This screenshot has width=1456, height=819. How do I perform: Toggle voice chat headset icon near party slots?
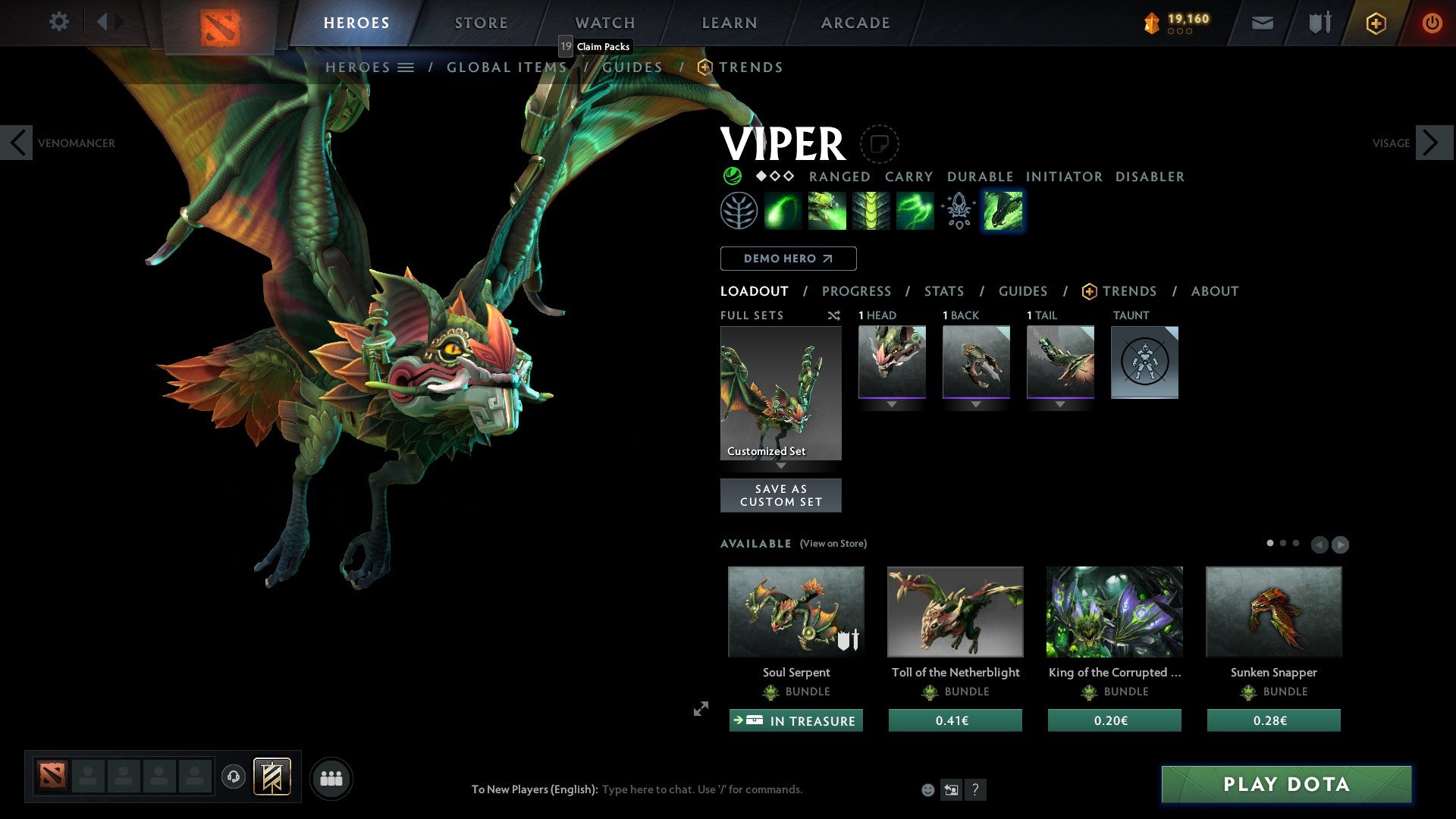(233, 777)
